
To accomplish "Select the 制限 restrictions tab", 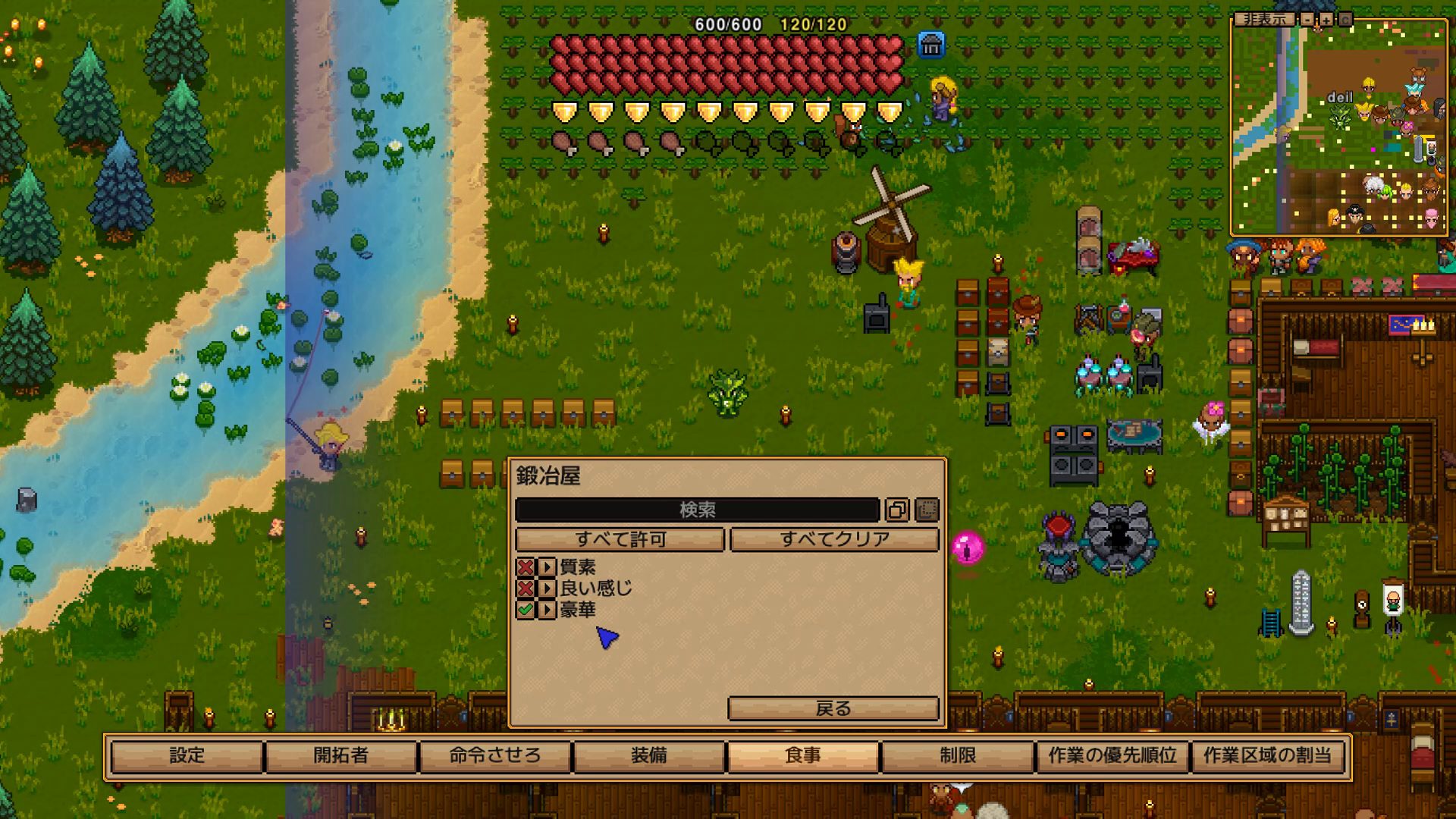I will click(x=958, y=755).
